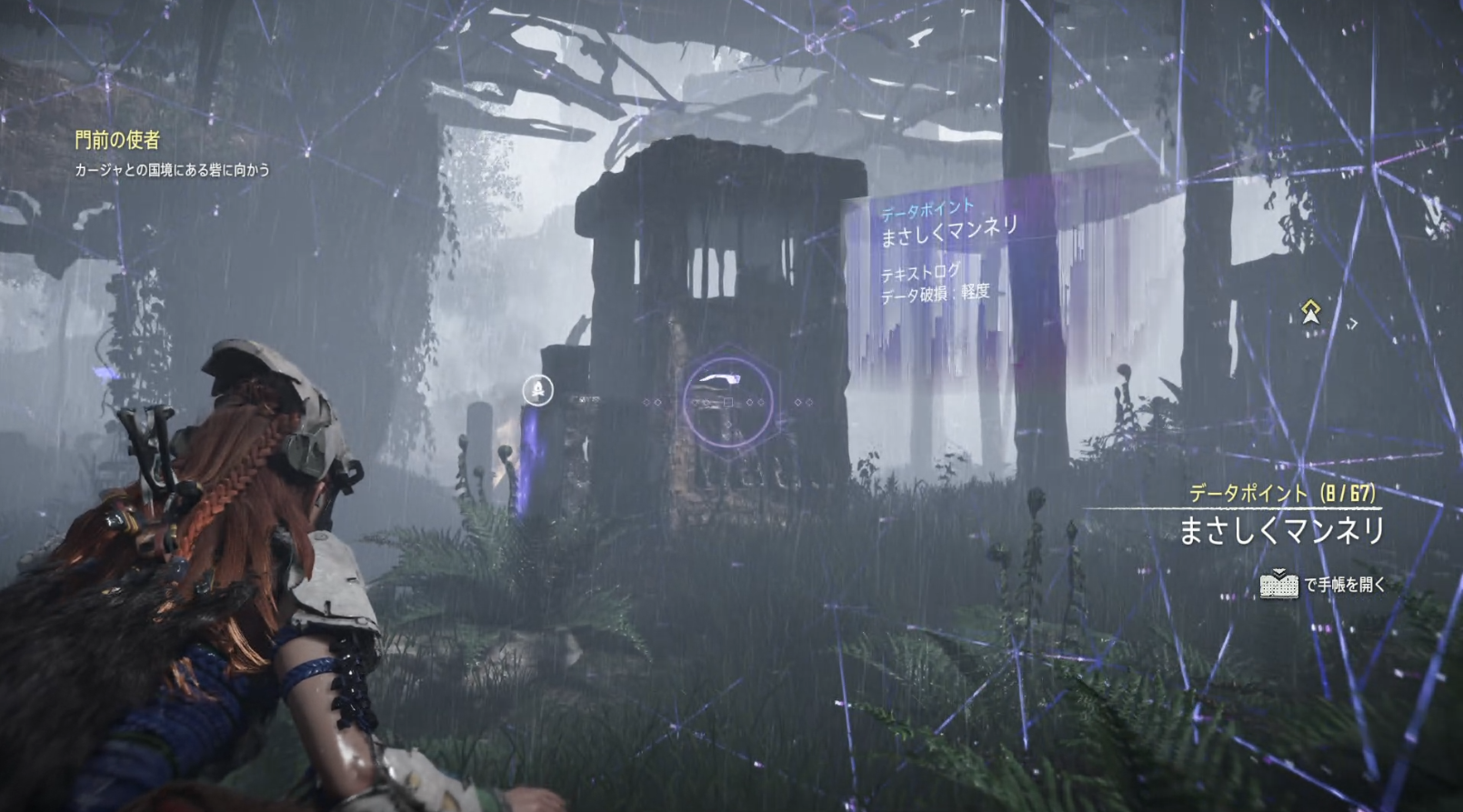Select the yellow quest waypoint marker
1463x812 pixels.
1310,312
